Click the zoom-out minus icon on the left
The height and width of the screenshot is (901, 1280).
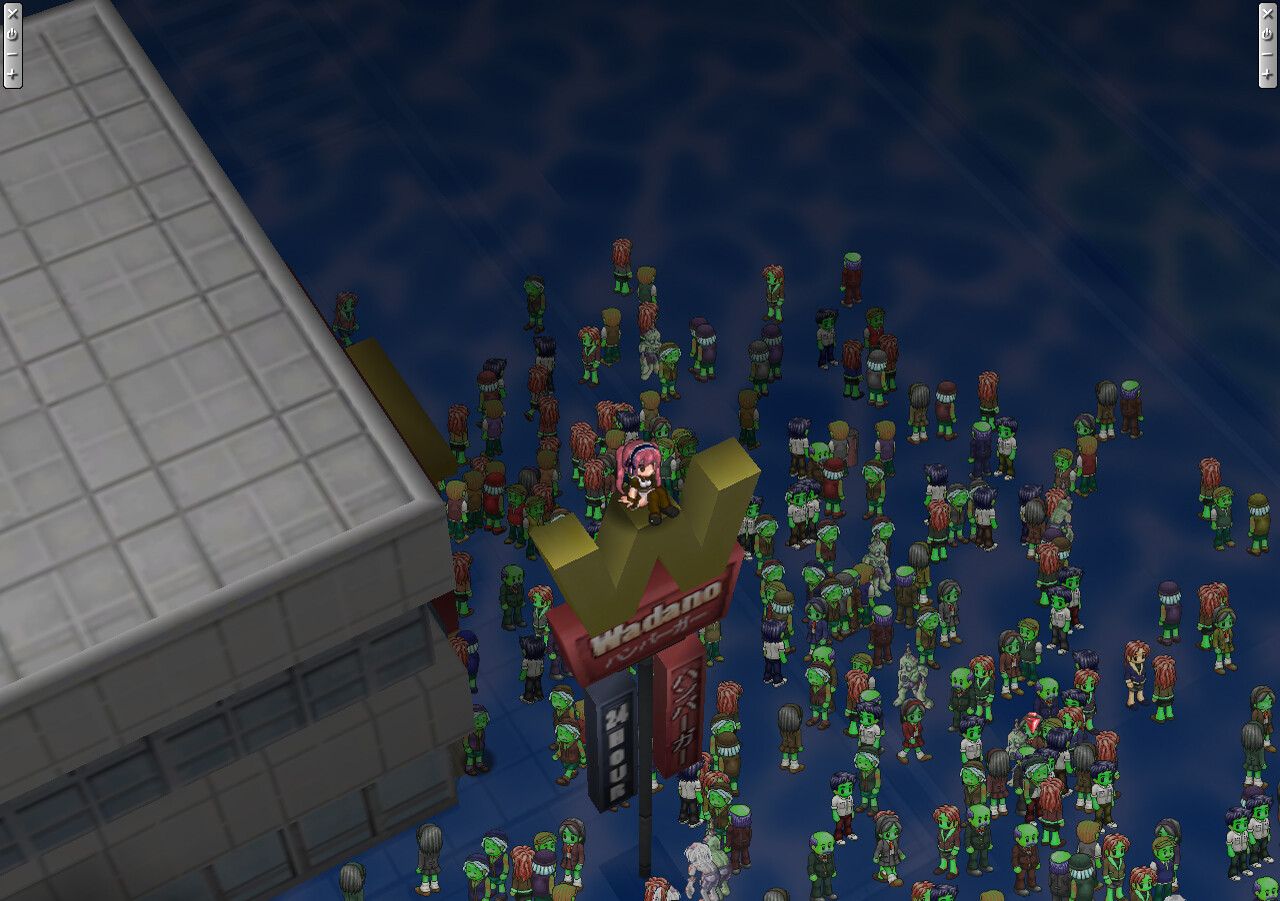point(13,54)
